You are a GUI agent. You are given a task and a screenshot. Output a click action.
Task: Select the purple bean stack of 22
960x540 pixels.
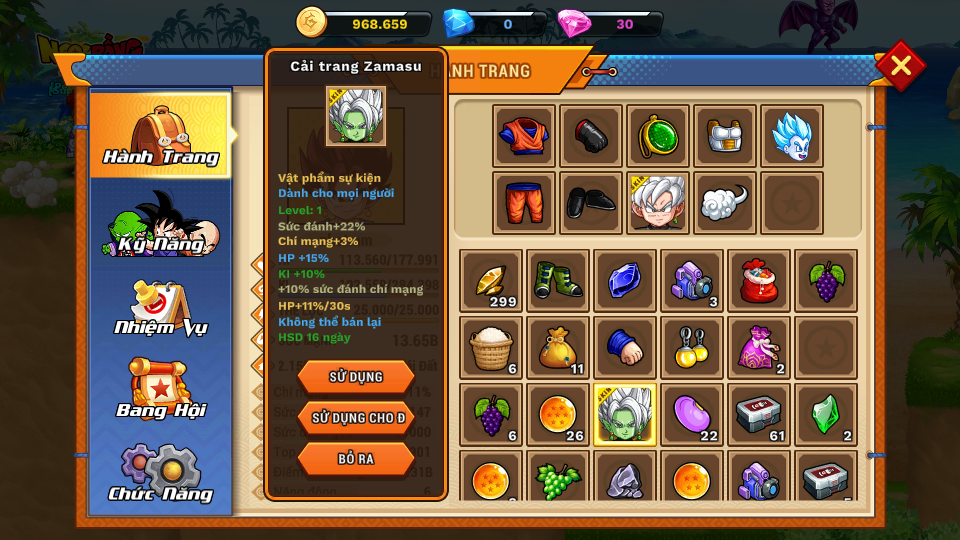click(692, 414)
